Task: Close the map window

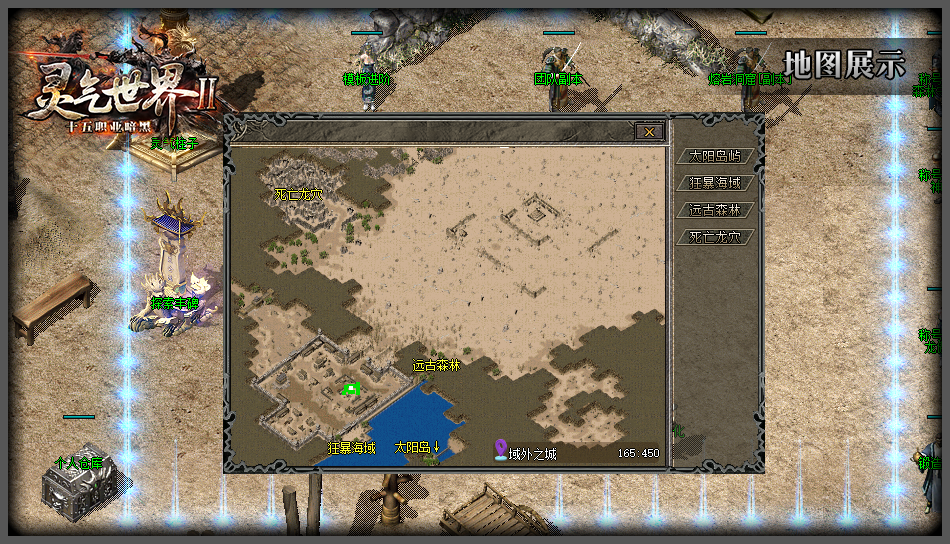Action: pyautogui.click(x=649, y=131)
